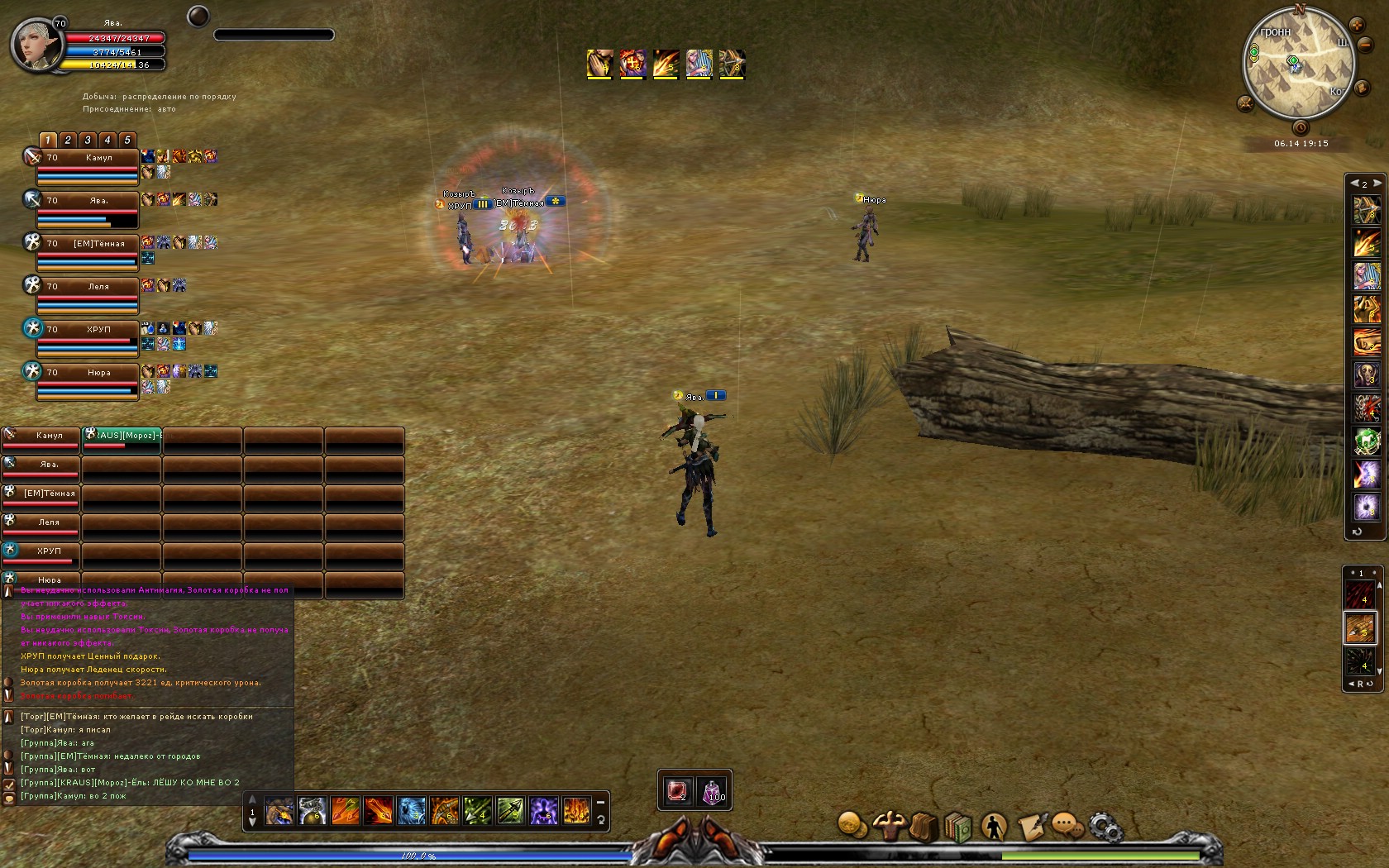
Task: Open the muscular torso character sheet
Action: [888, 825]
